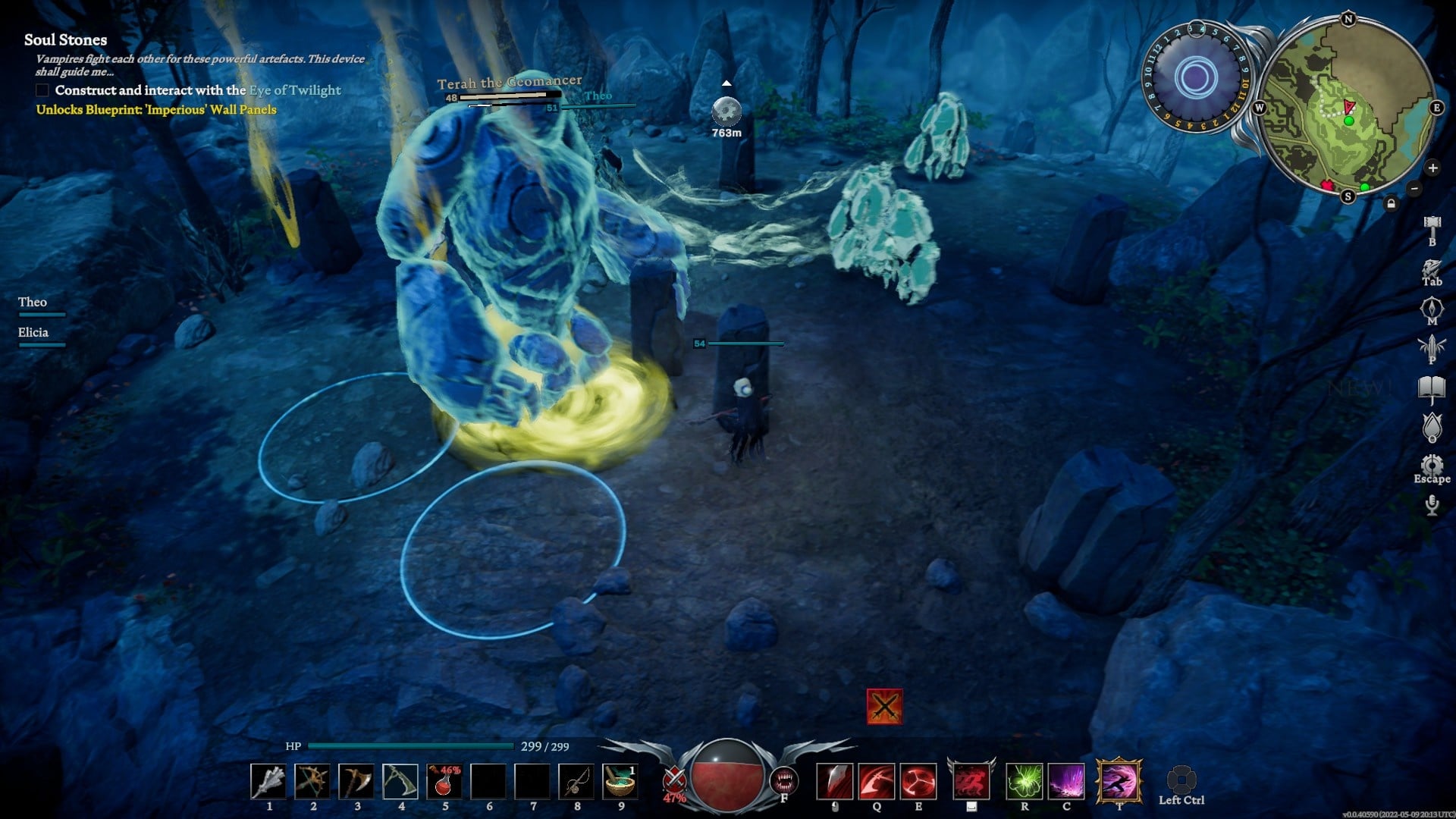1456x819 pixels.
Task: Zoom out the minimap with minus button
Action: (x=1414, y=189)
